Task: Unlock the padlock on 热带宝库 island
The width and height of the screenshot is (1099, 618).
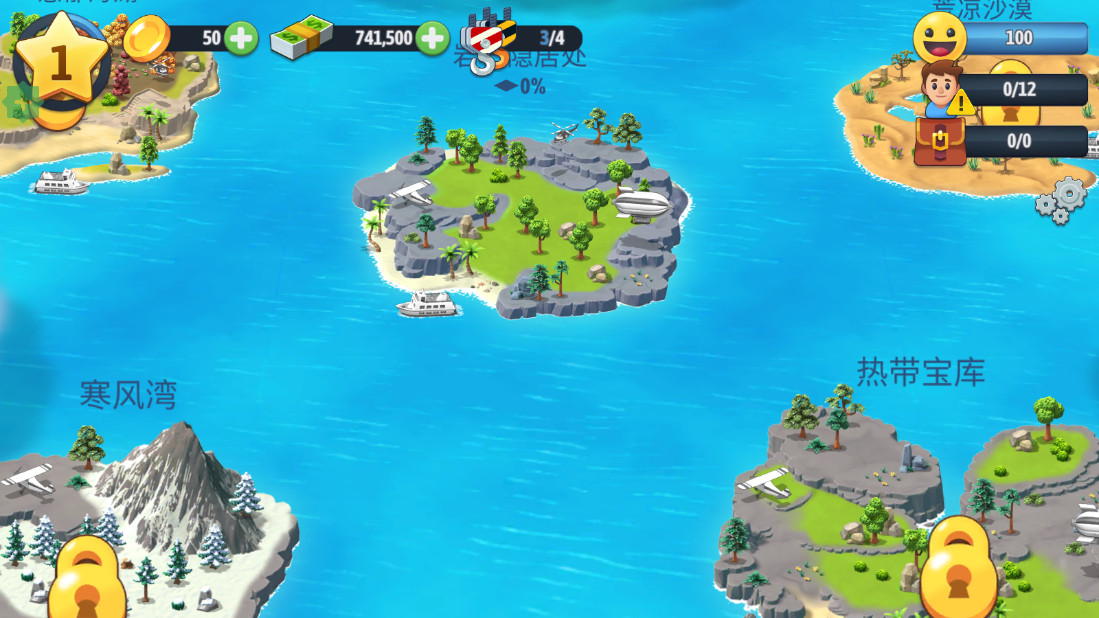Action: coord(958,565)
